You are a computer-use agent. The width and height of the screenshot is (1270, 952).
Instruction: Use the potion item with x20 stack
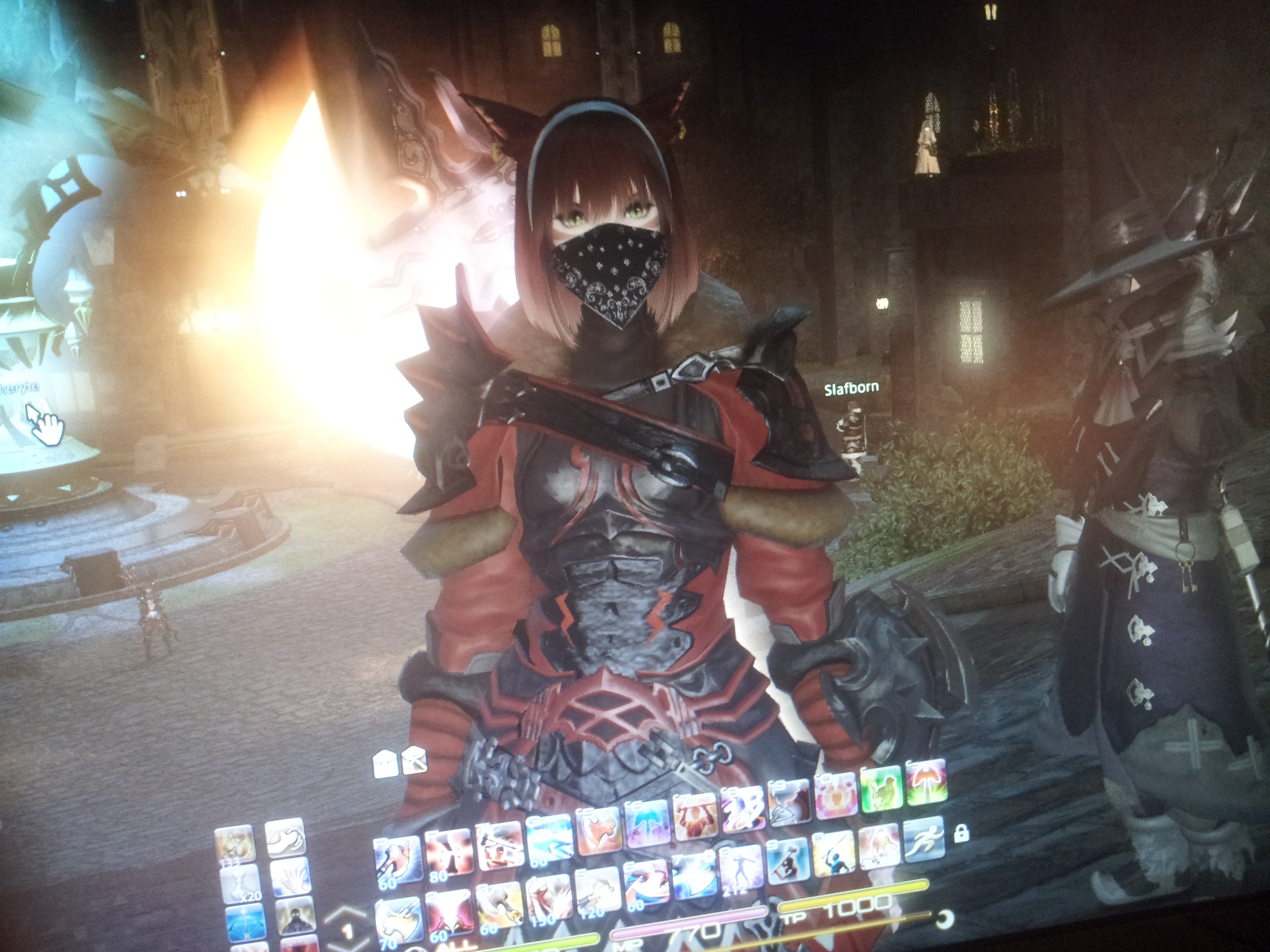click(x=239, y=882)
